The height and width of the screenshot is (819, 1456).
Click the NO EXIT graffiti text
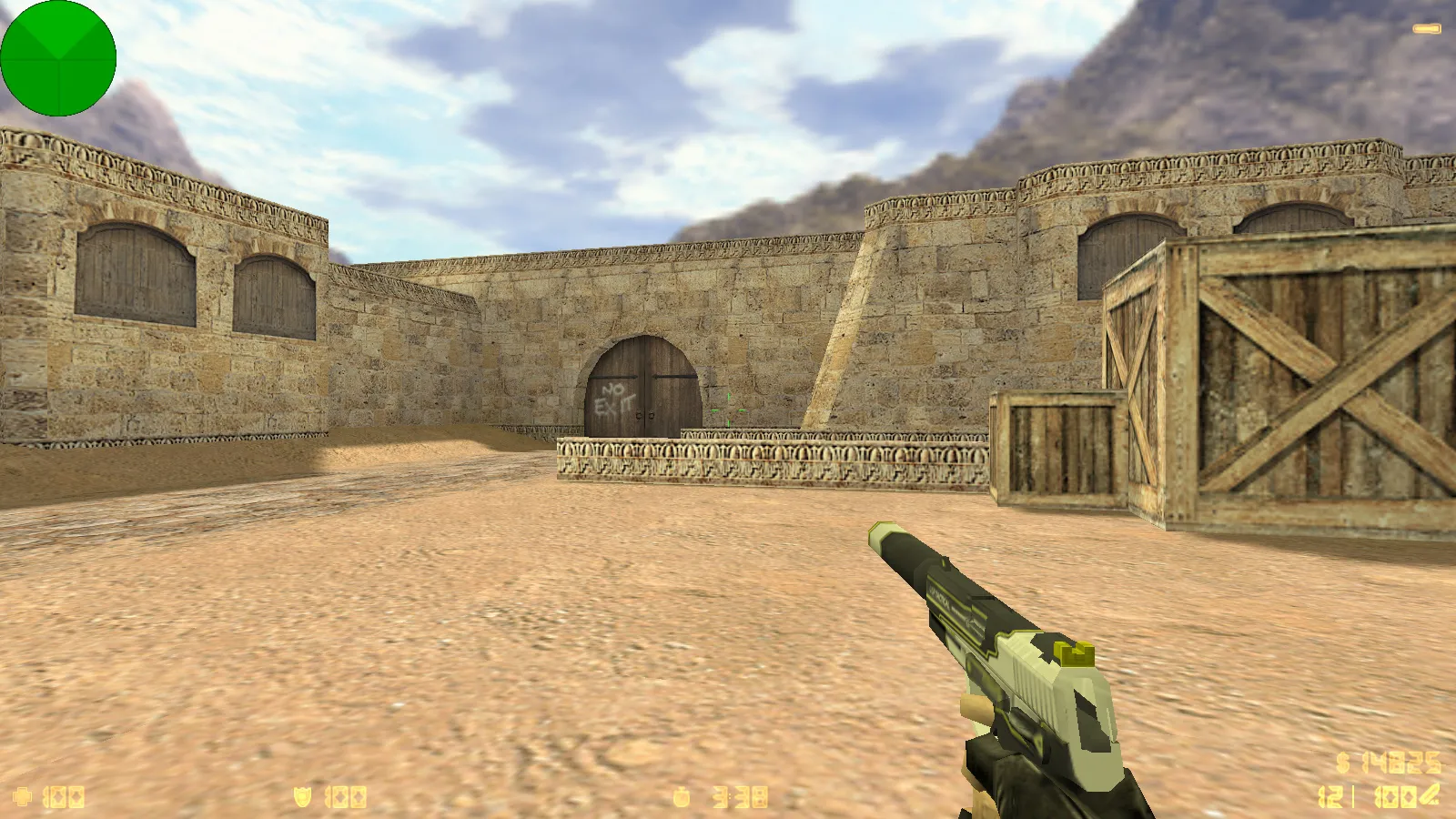pyautogui.click(x=614, y=398)
